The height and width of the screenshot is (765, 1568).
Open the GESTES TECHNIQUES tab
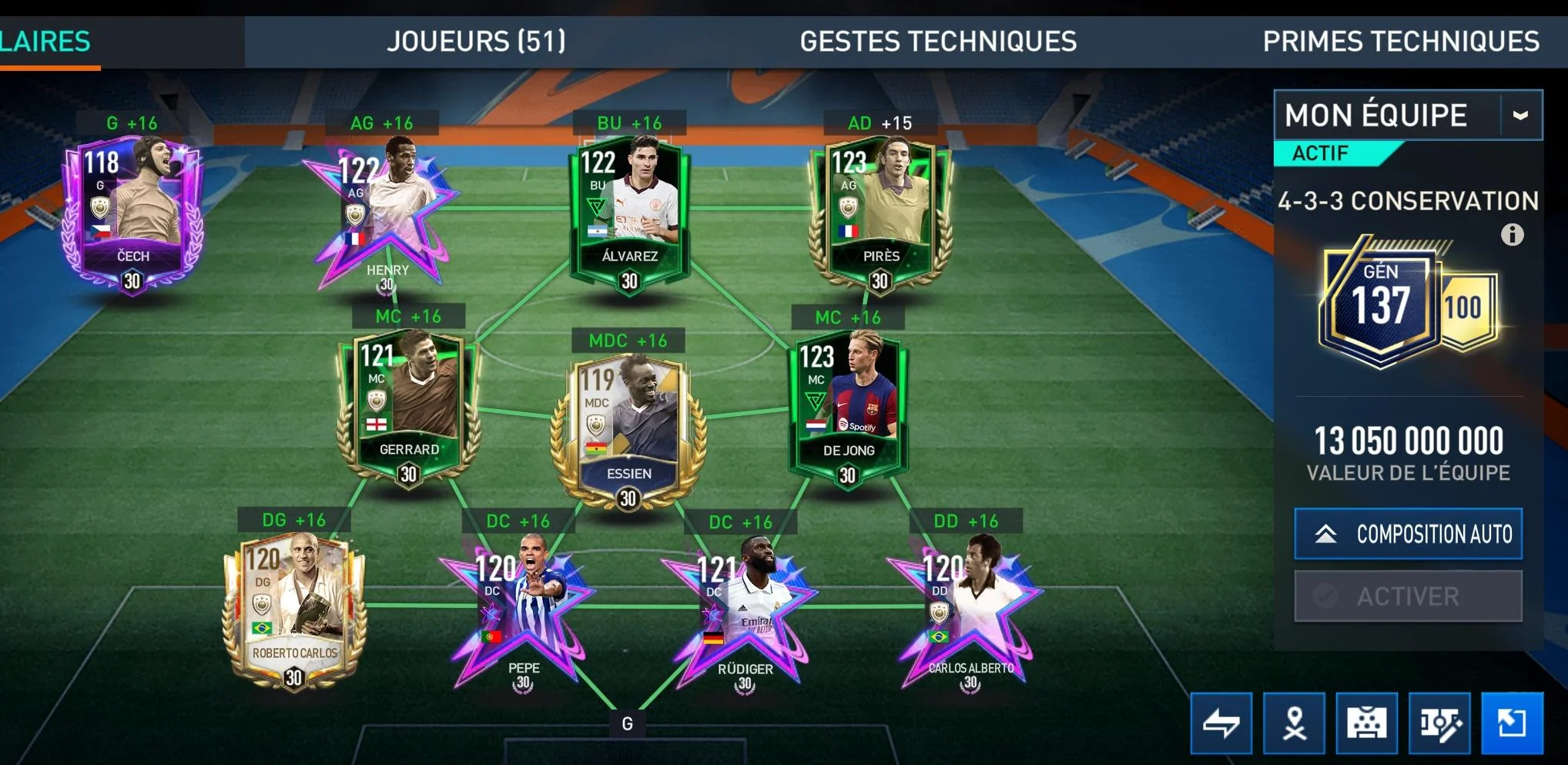click(x=936, y=40)
